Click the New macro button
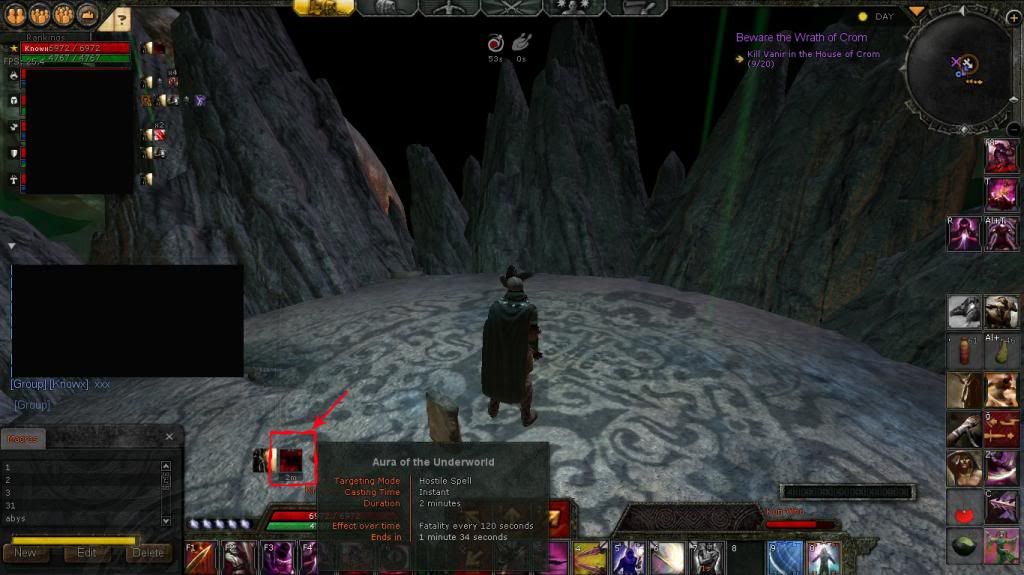1024x575 pixels. (x=26, y=552)
